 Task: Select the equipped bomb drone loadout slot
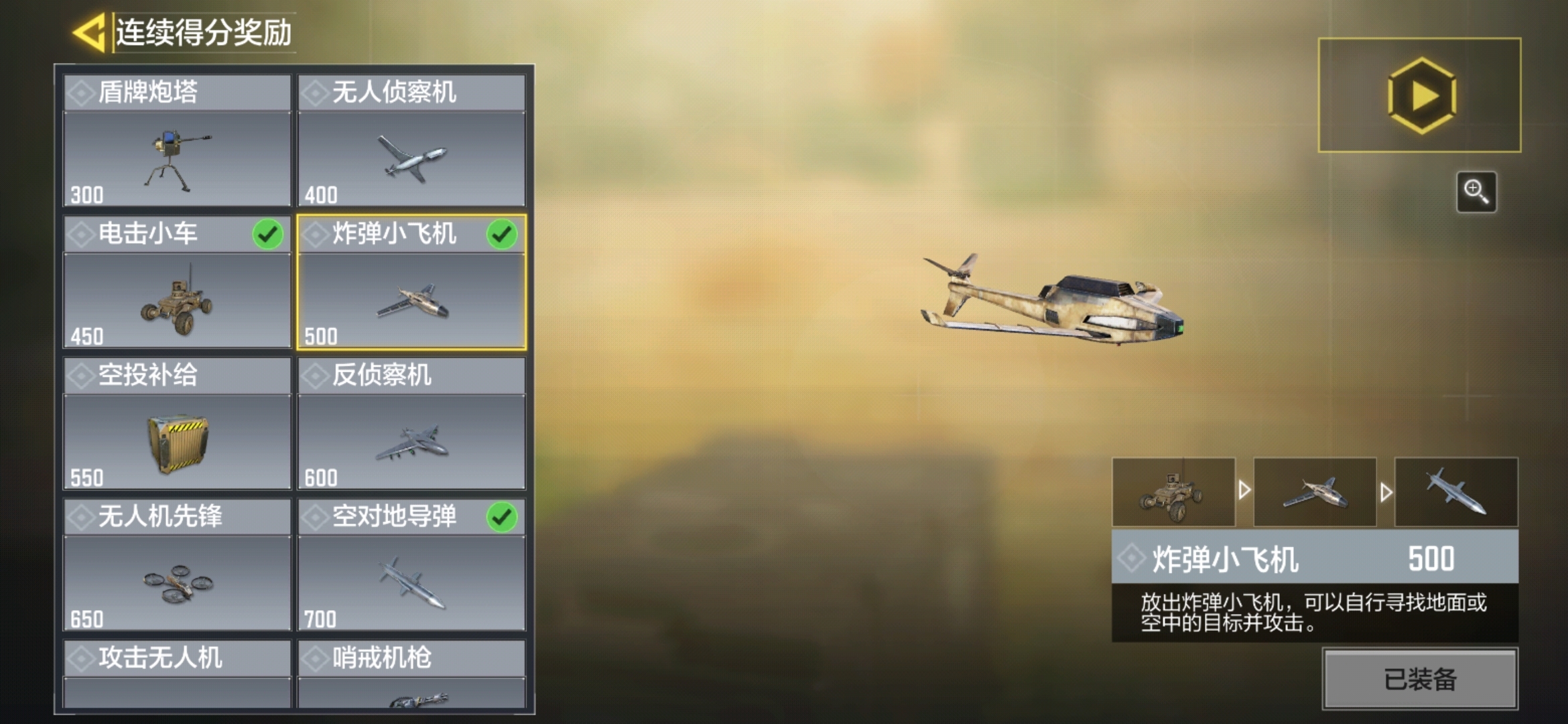point(1315,492)
